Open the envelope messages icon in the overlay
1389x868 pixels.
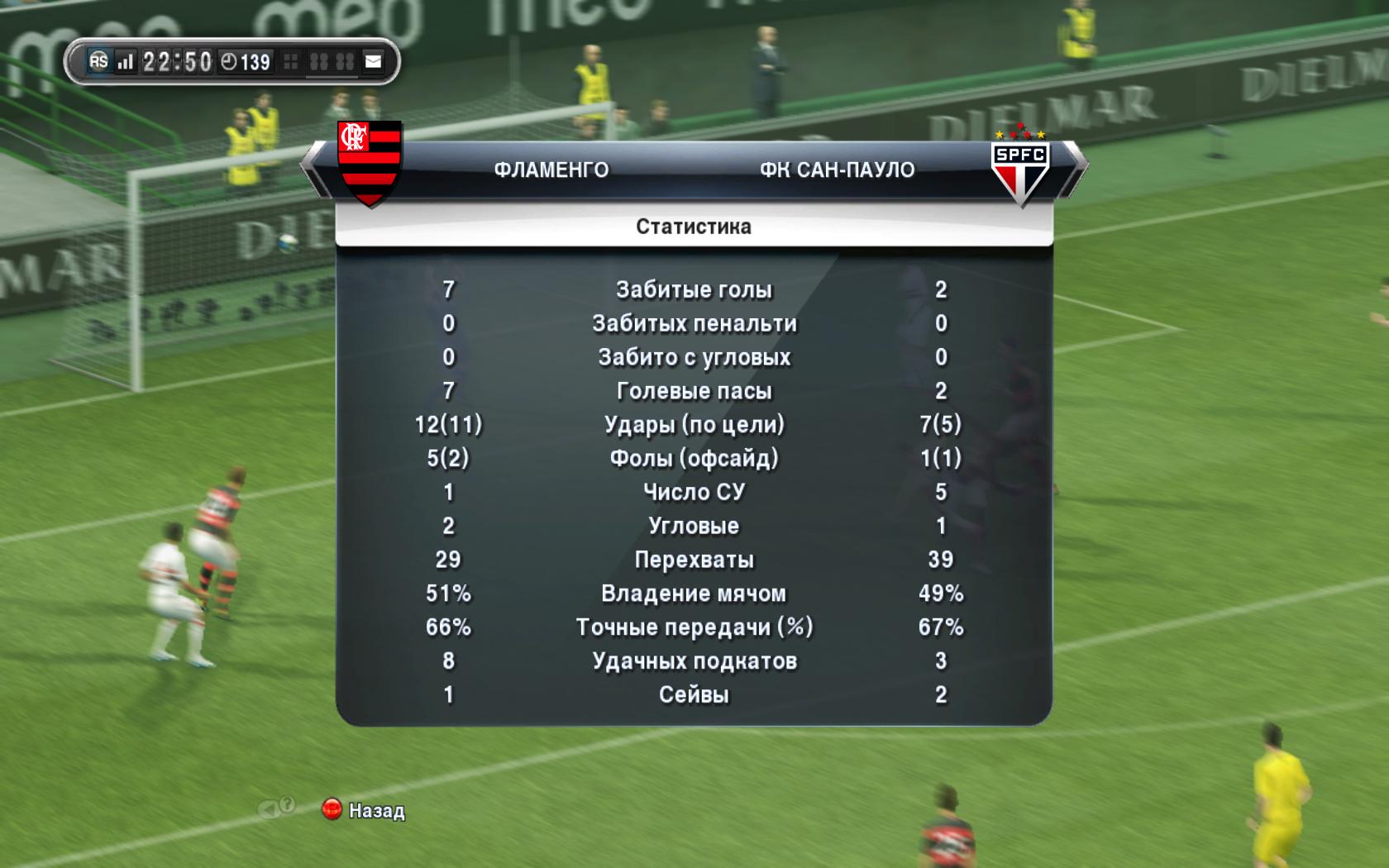tap(374, 62)
